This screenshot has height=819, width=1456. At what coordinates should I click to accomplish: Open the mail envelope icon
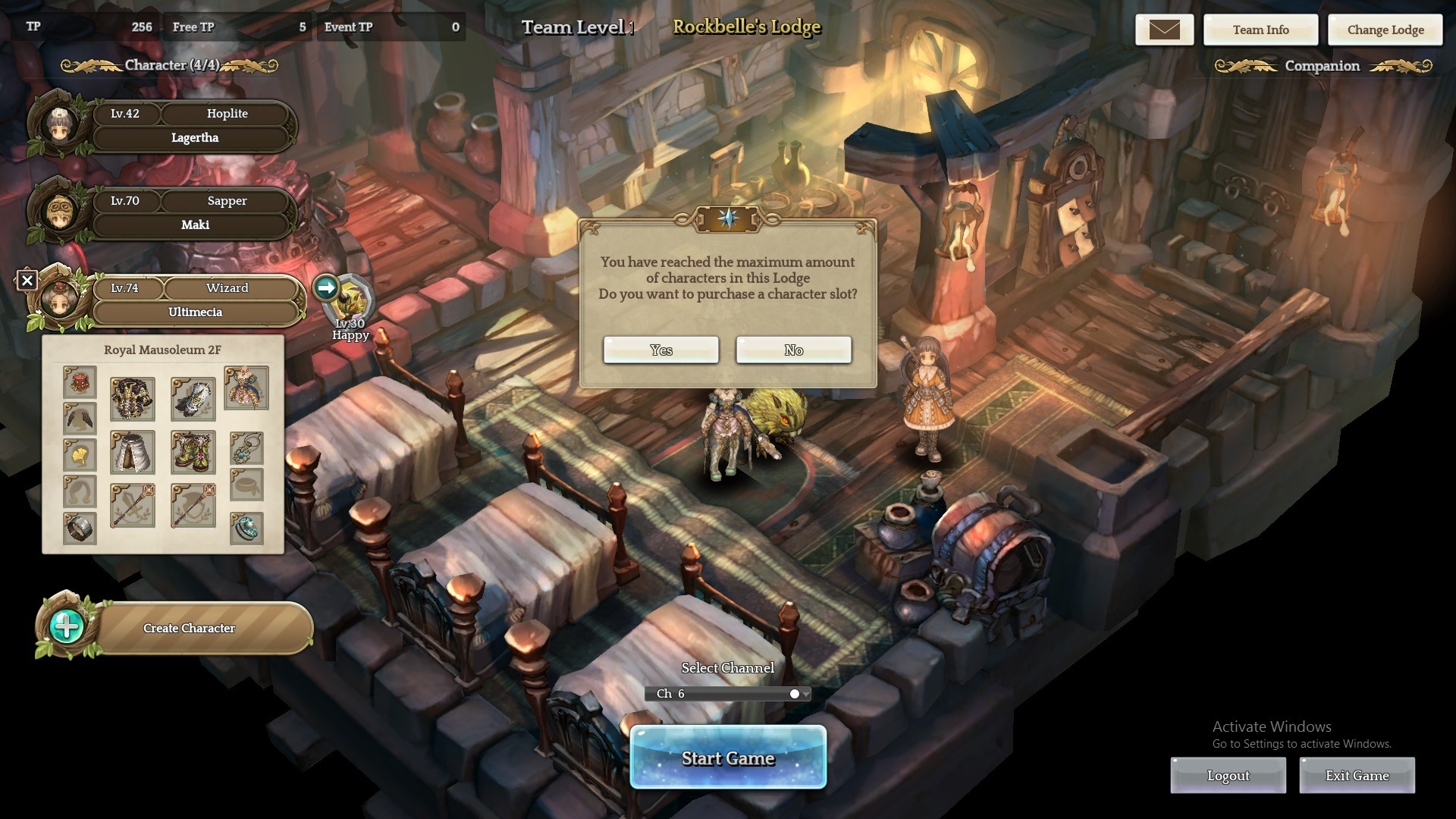coord(1164,30)
